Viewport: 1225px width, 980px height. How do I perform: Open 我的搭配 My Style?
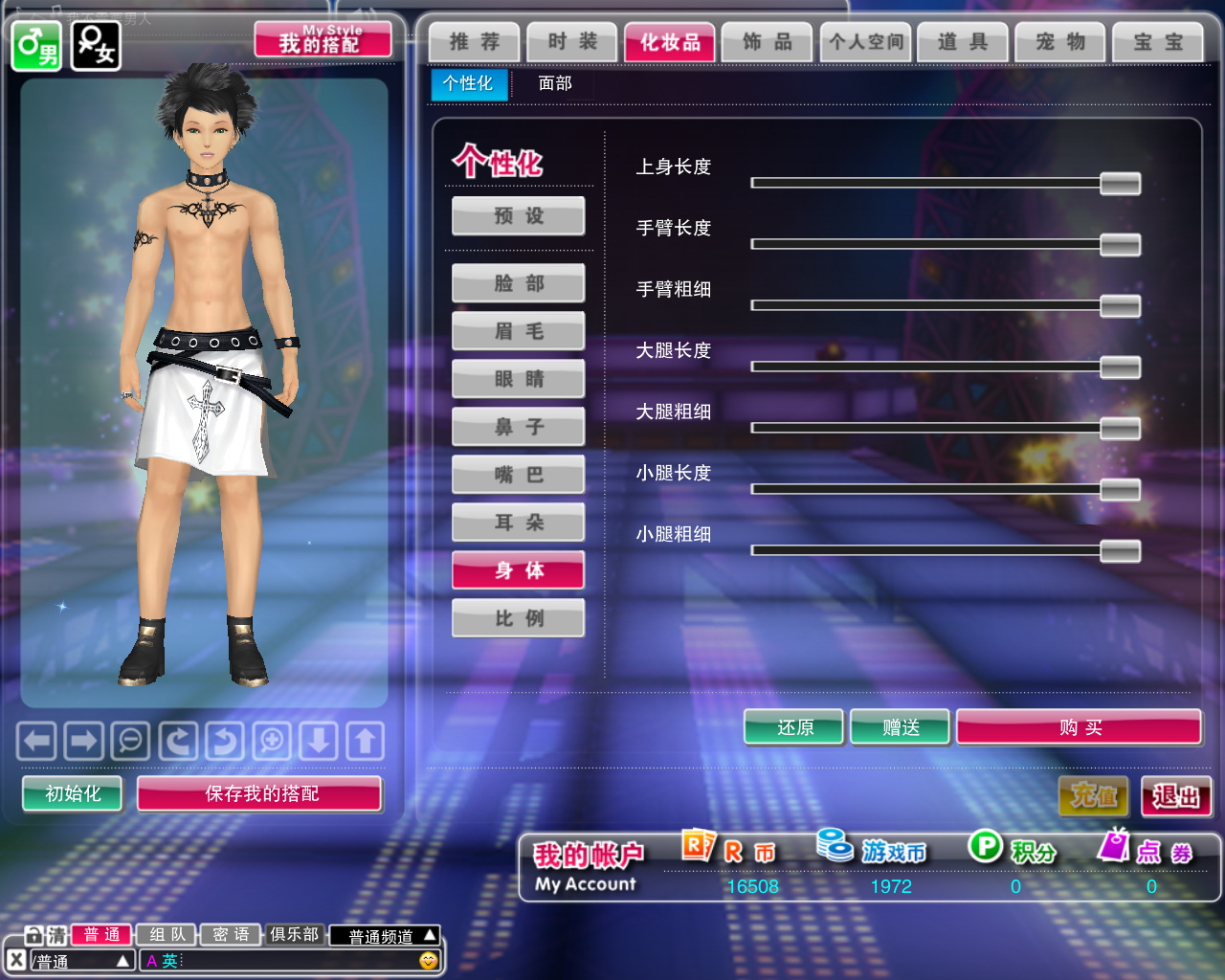point(323,41)
